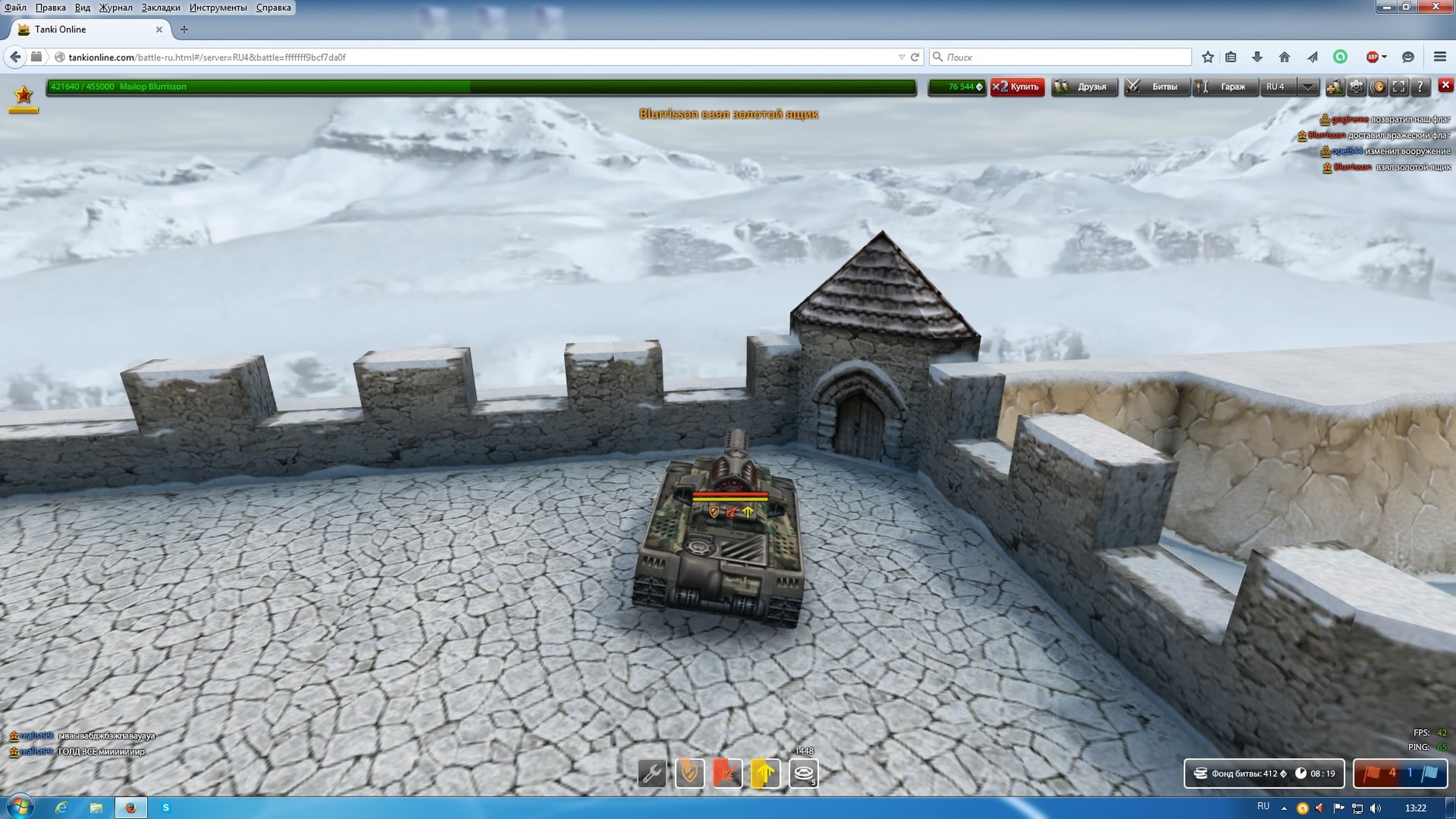Place a mine from the supply slot
This screenshot has height=819, width=1456.
803,773
